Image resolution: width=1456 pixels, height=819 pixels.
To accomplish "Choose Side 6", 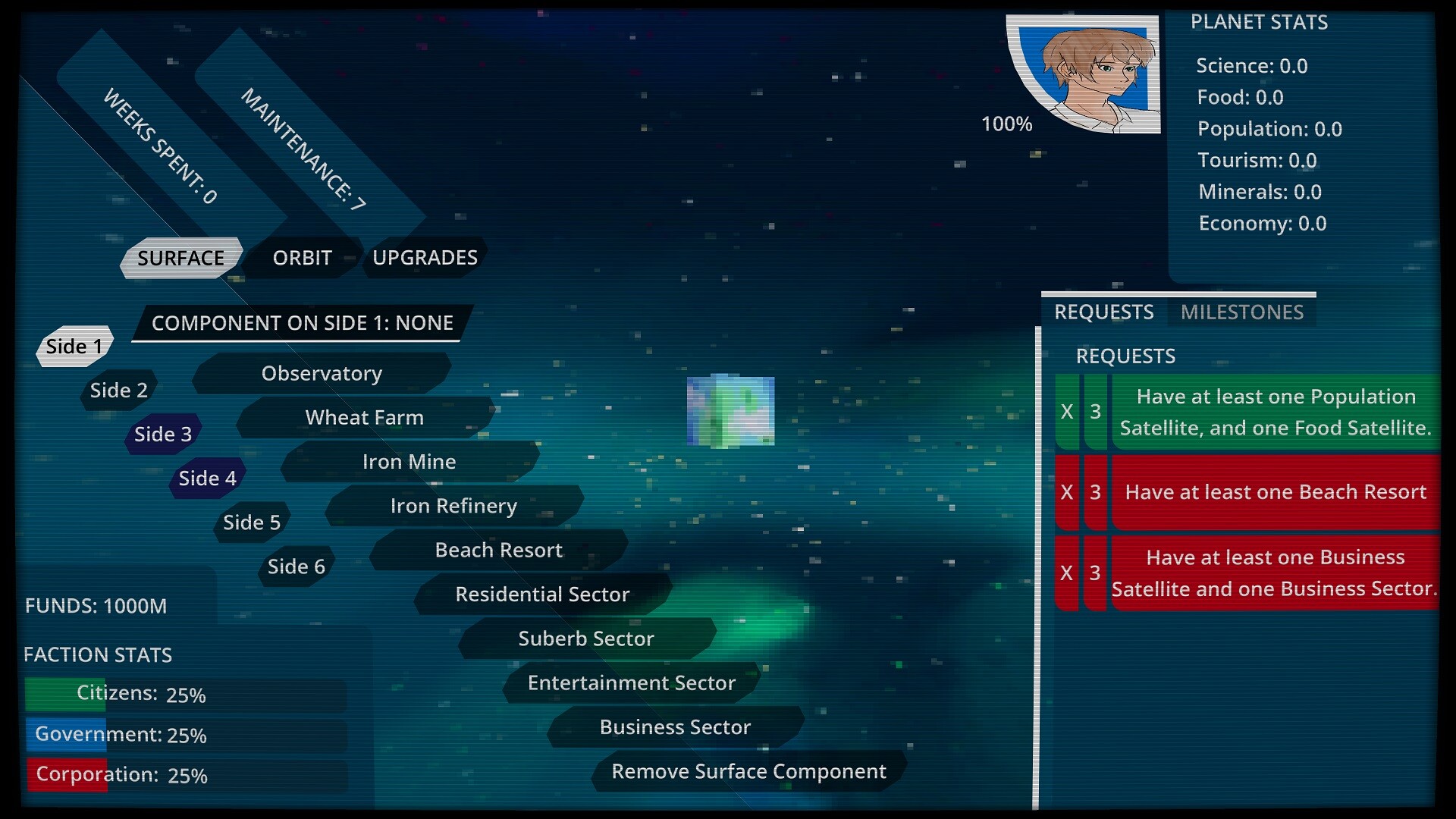I will (296, 566).
